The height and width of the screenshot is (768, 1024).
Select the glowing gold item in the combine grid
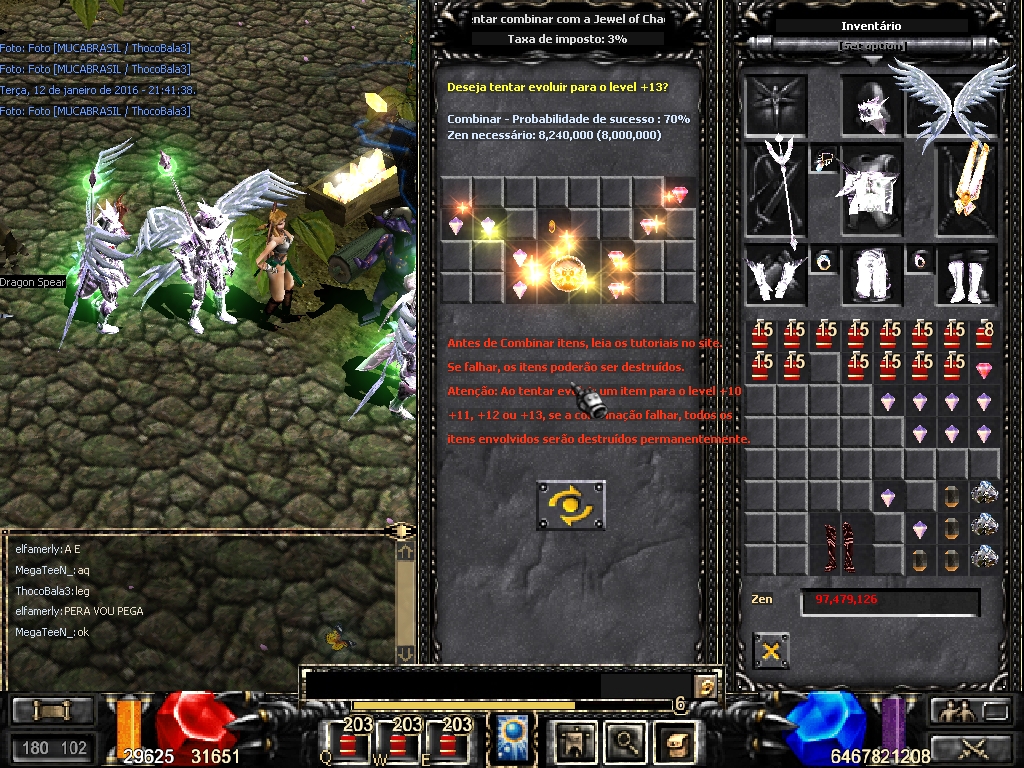568,273
